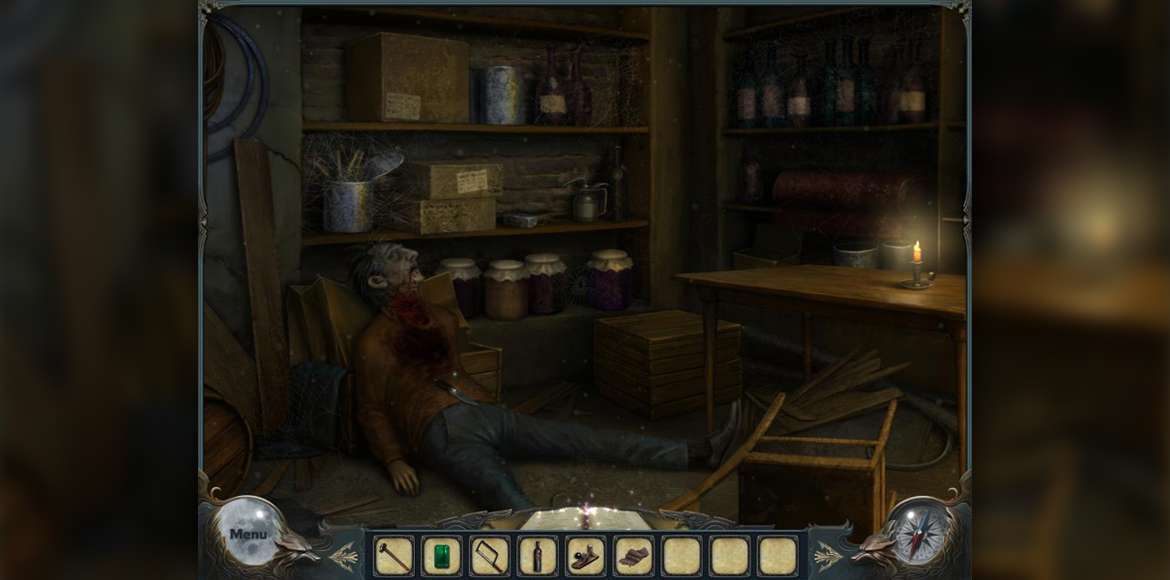Advance inventory with the right arrow ornament
The height and width of the screenshot is (580, 1170).
(x=828, y=555)
